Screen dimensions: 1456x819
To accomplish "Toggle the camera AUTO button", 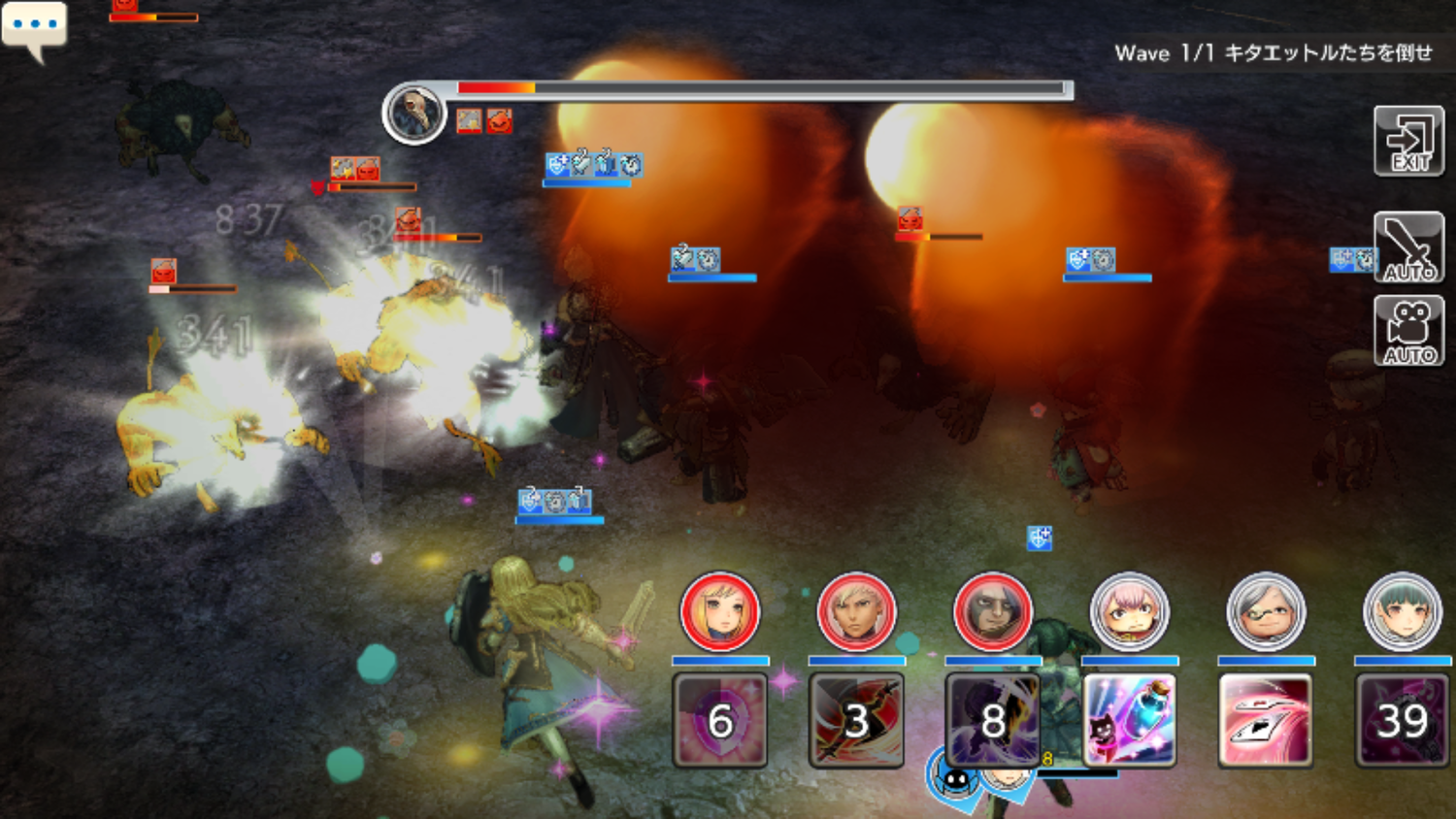I will 1408,331.
